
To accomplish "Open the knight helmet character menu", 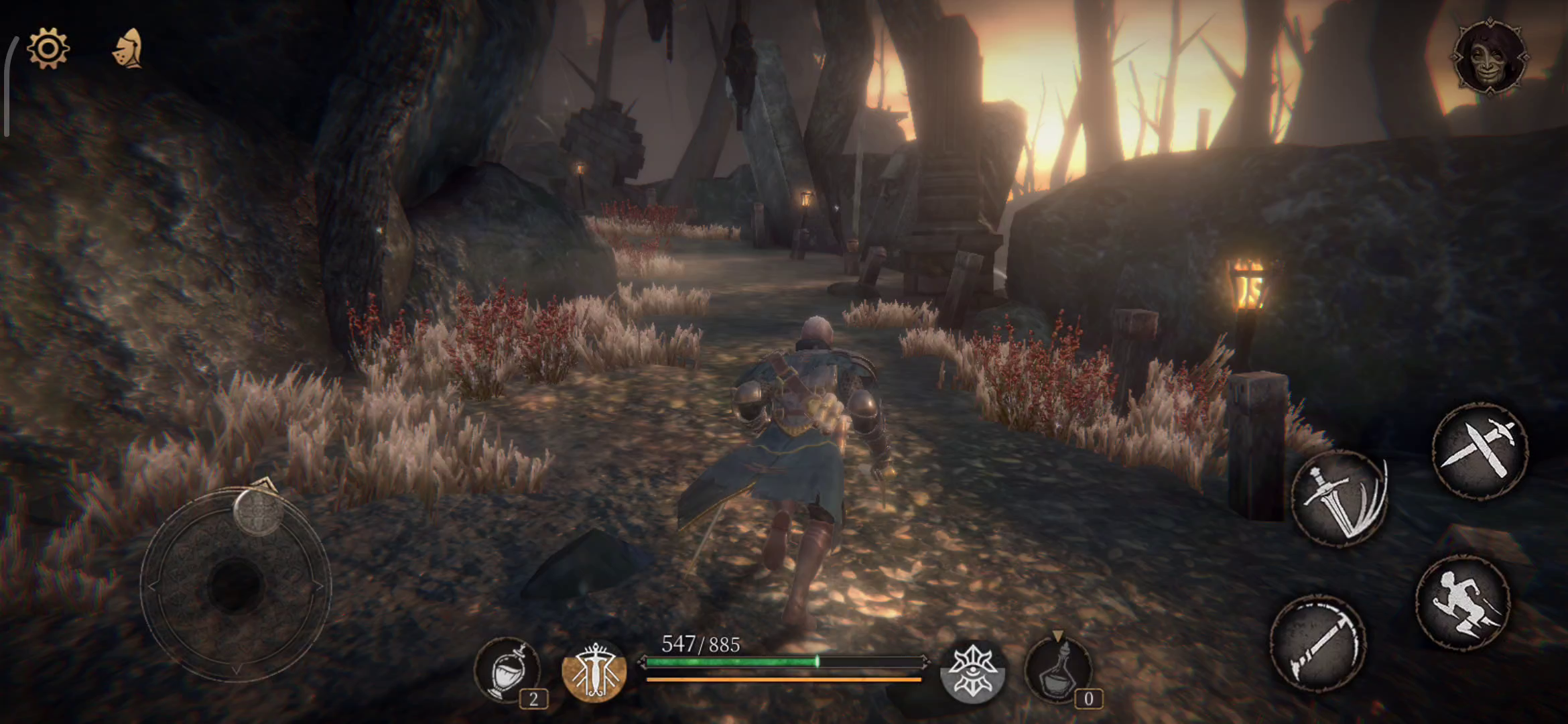I will (127, 48).
